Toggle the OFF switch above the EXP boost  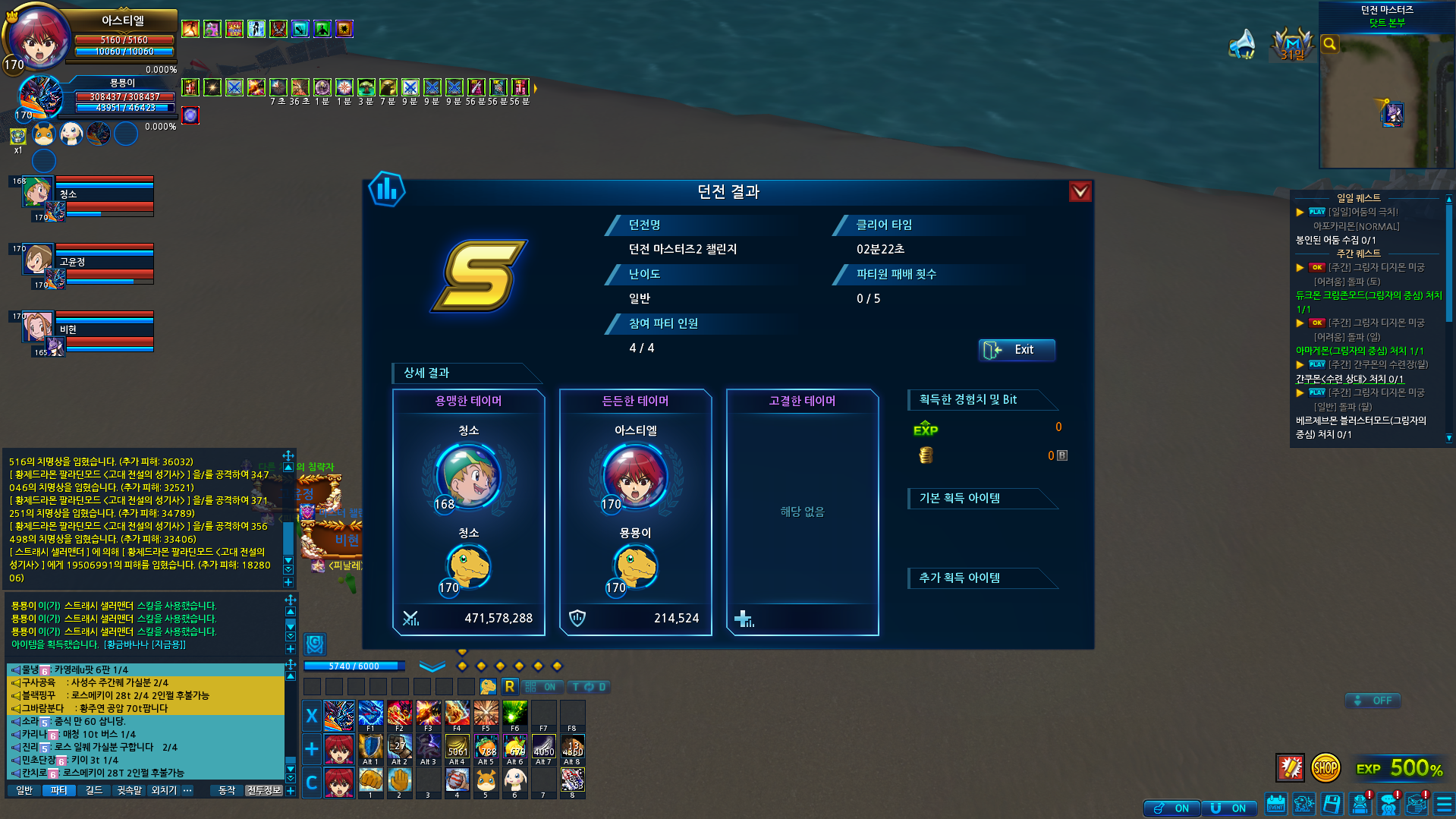[1373, 701]
